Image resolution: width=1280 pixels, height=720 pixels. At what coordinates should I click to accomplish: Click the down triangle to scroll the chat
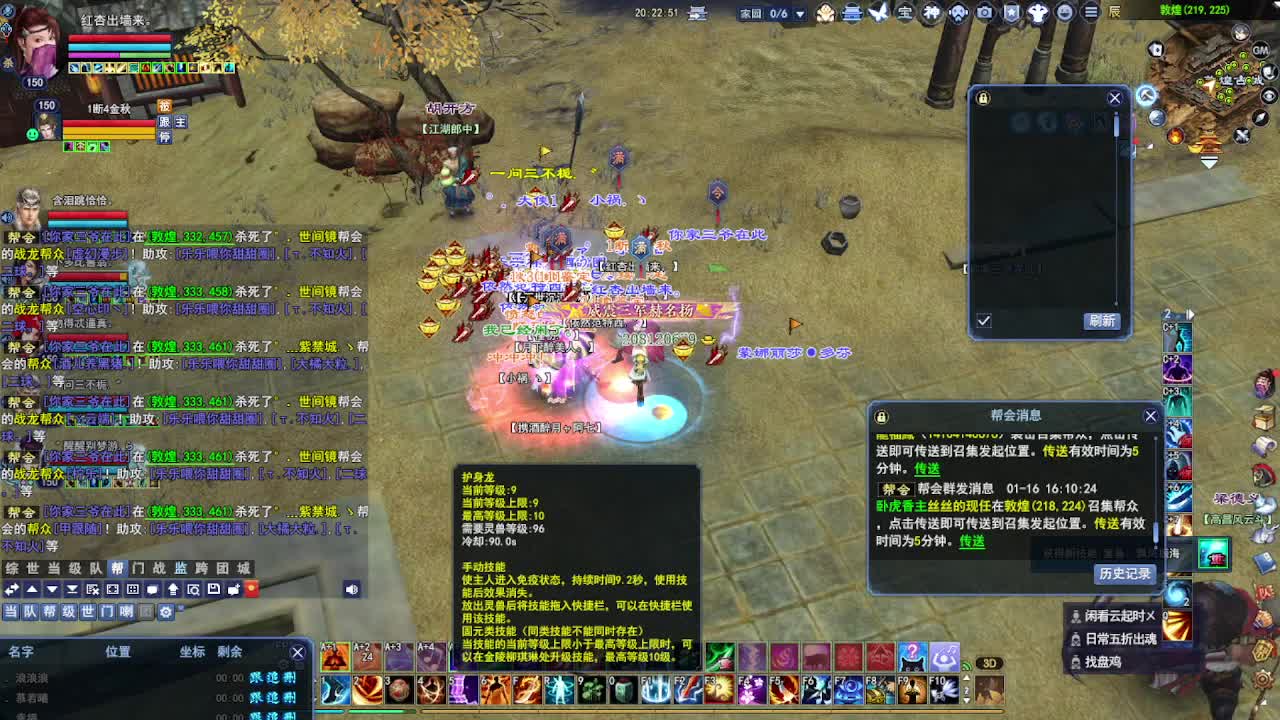pos(51,590)
